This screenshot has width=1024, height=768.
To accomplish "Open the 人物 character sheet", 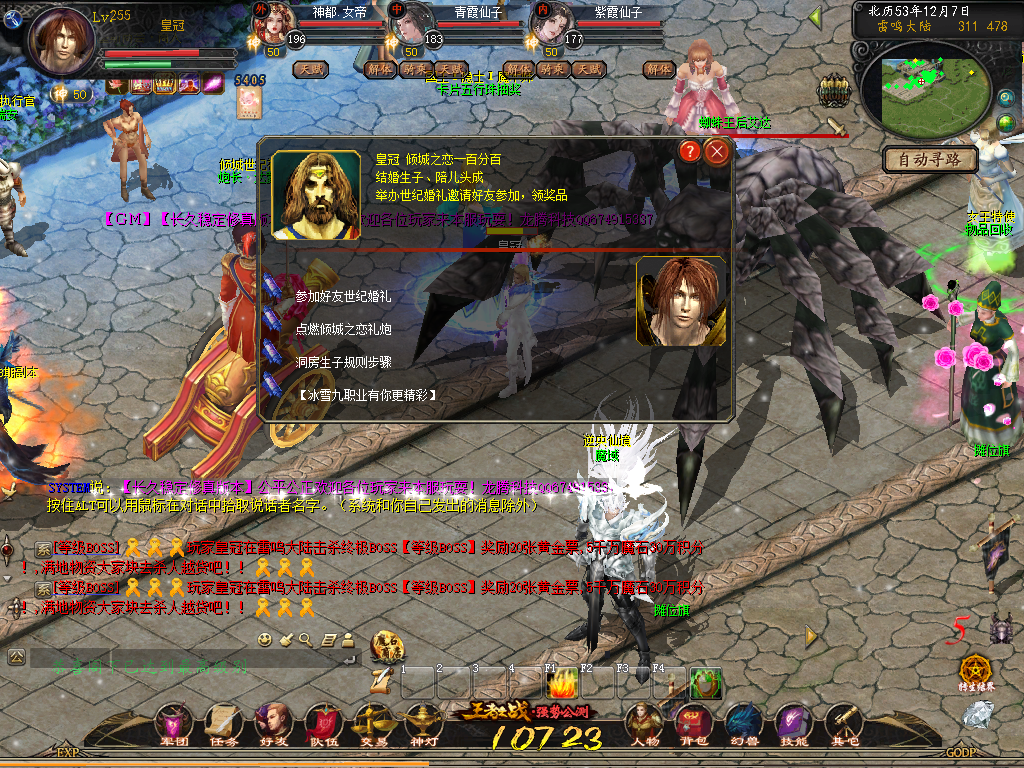I will (644, 722).
